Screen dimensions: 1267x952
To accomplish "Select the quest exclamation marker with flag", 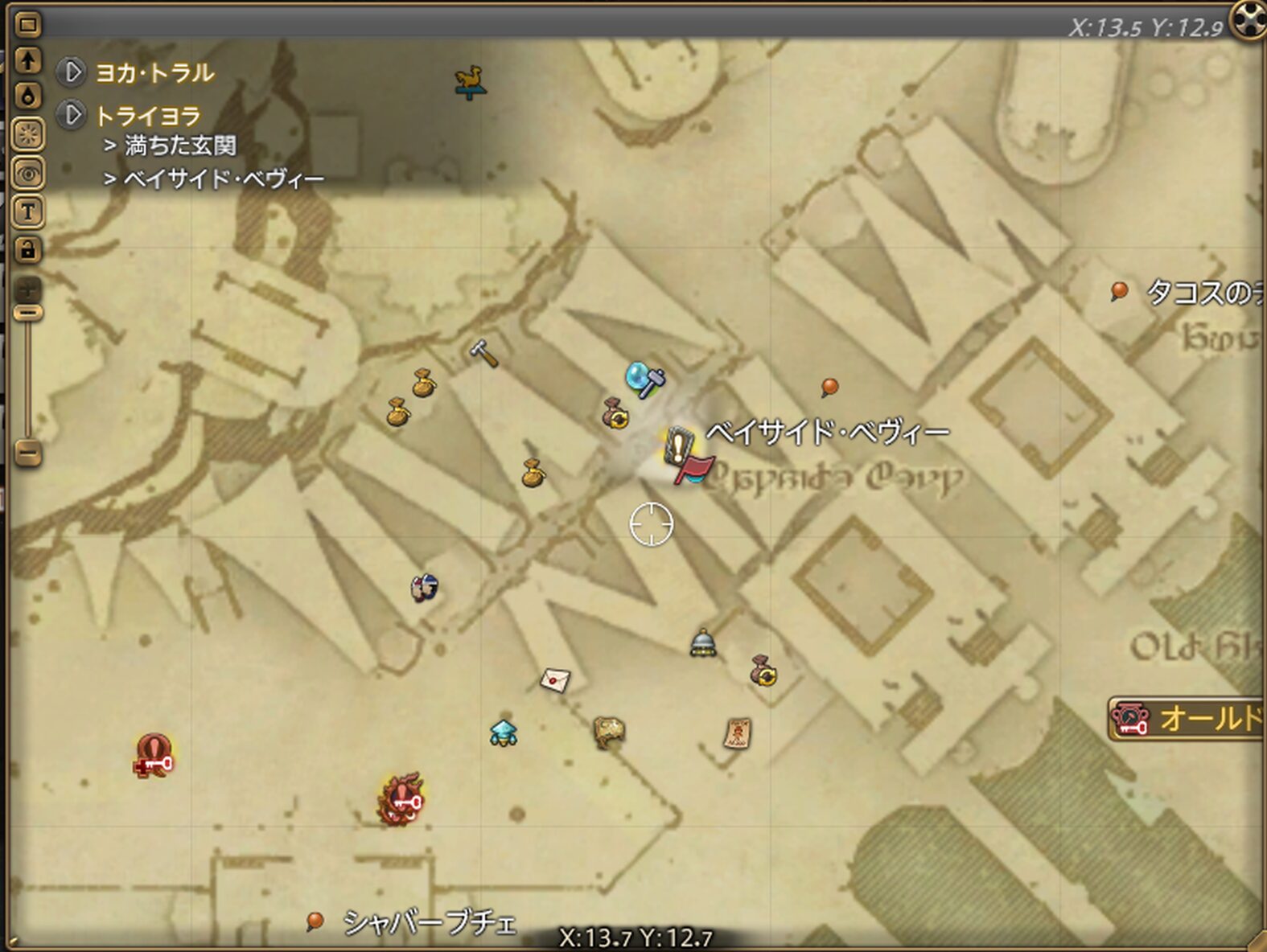I will 684,453.
